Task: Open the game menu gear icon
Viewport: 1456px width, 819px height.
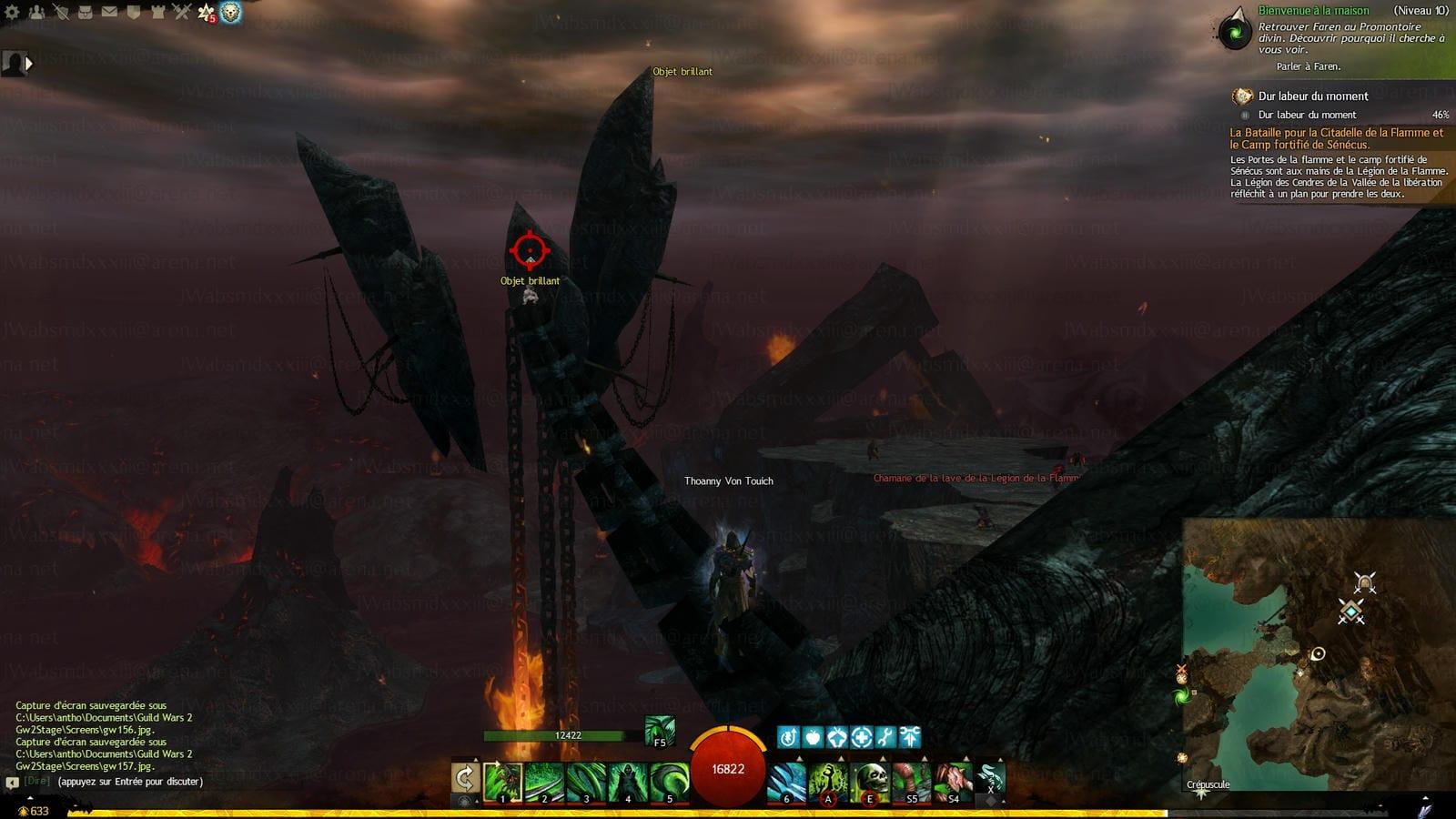Action: 13,12
